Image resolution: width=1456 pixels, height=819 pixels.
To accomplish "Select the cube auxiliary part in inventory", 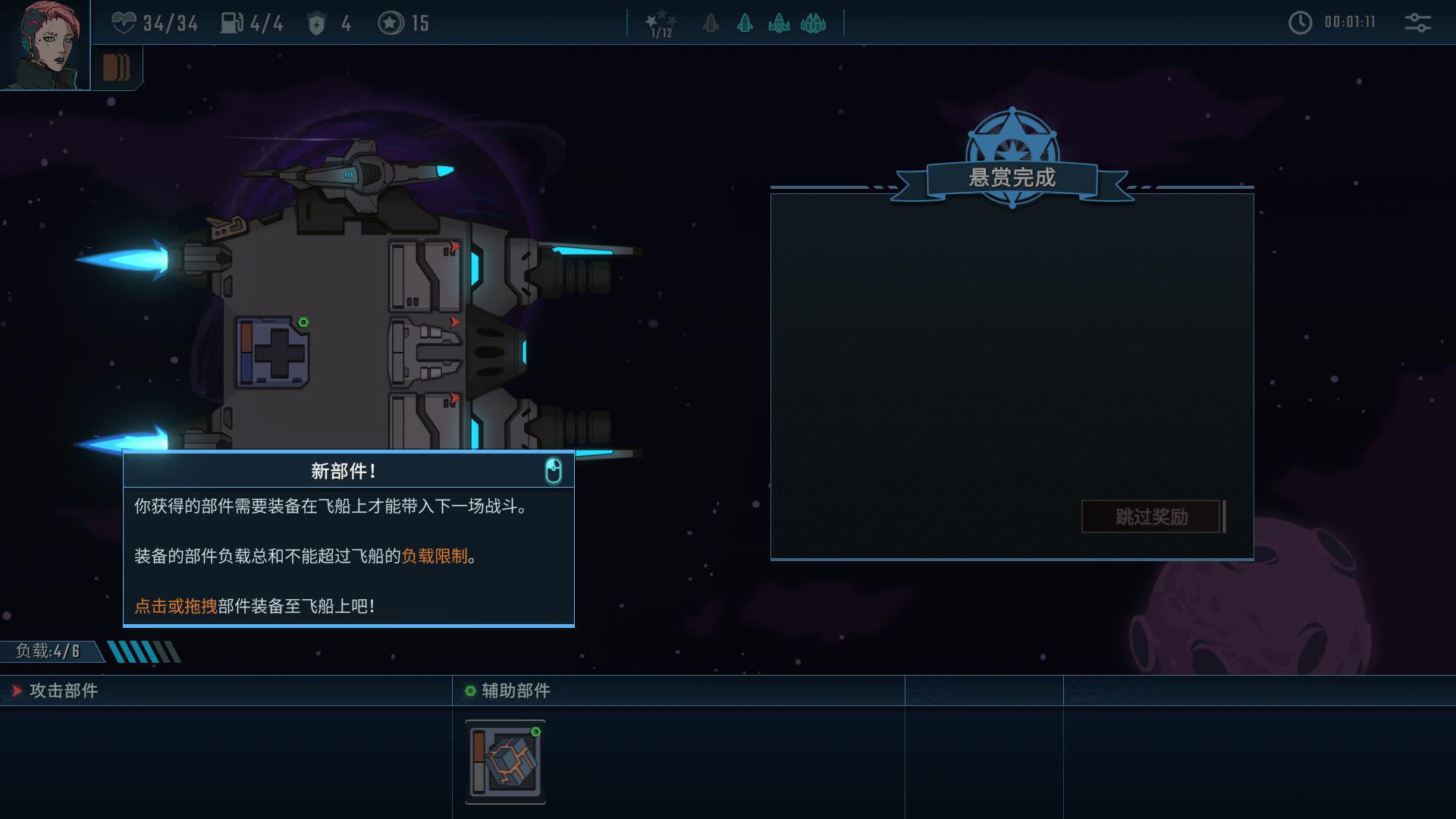I will (505, 761).
